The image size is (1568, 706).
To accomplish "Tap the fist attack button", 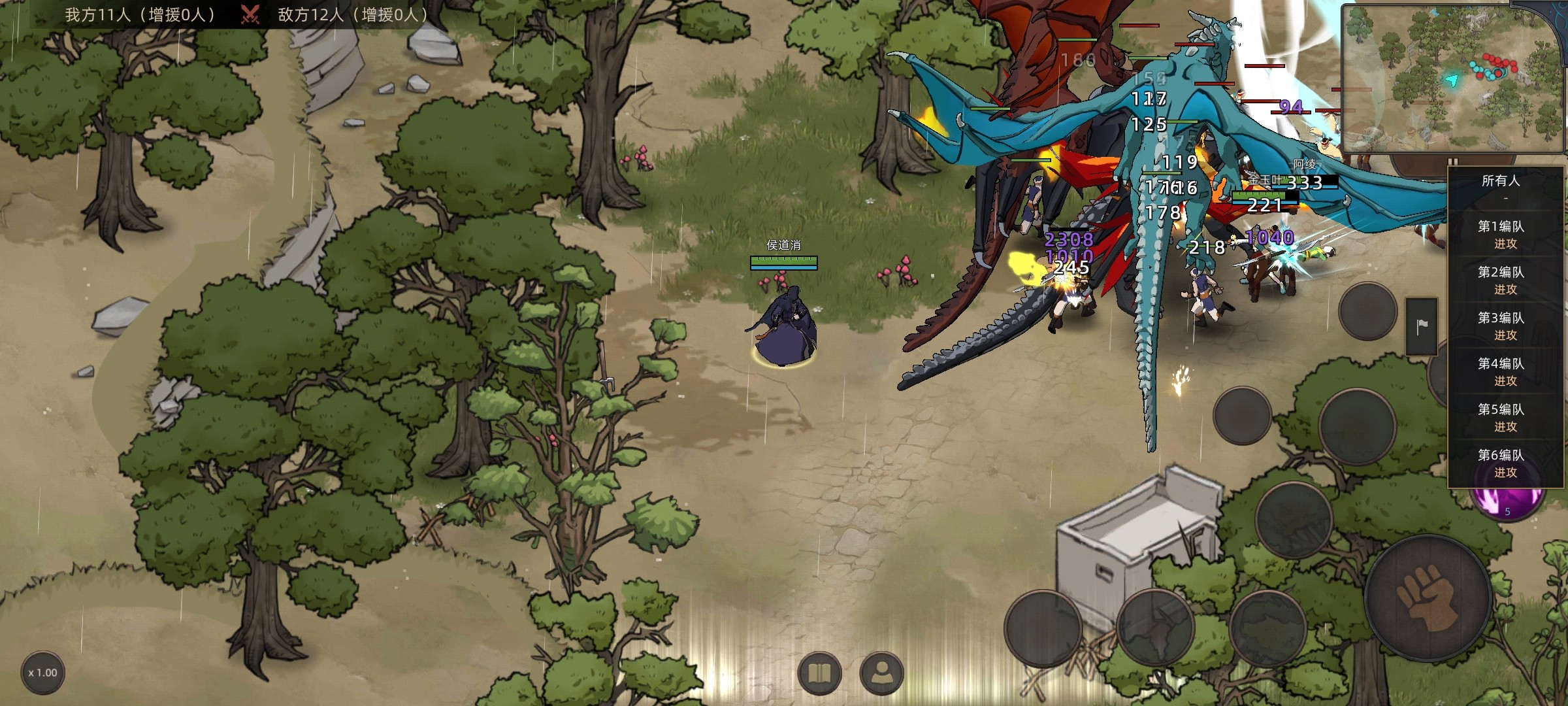I will (1428, 598).
